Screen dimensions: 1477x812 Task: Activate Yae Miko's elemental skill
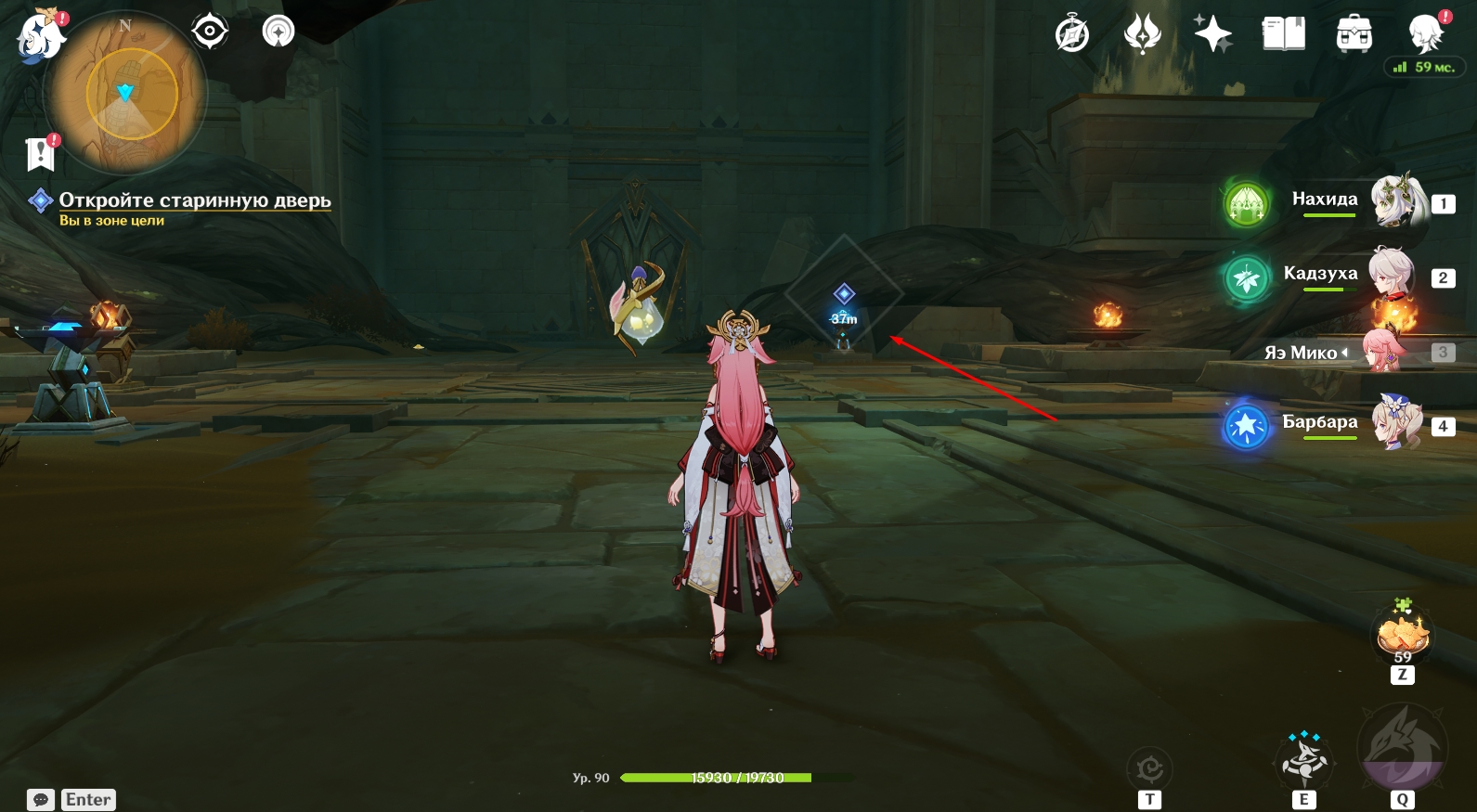[x=1304, y=759]
